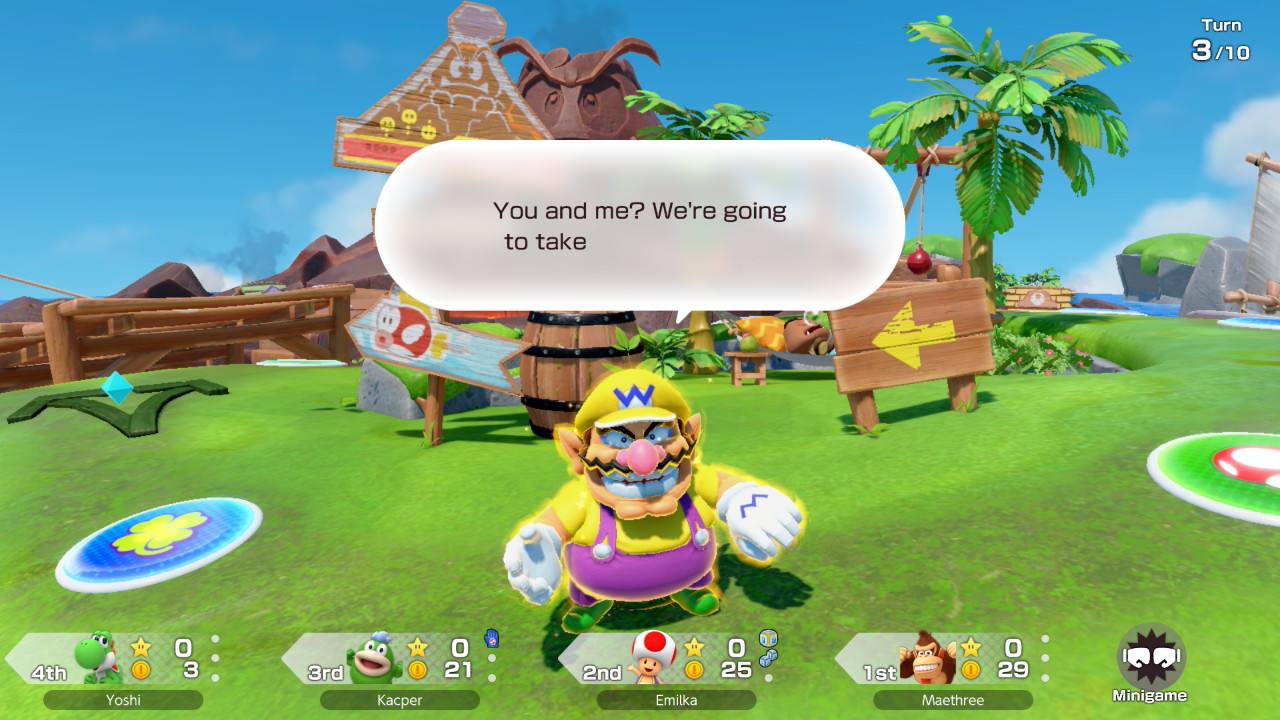Click Kacper's held item icon

pyautogui.click(x=491, y=639)
